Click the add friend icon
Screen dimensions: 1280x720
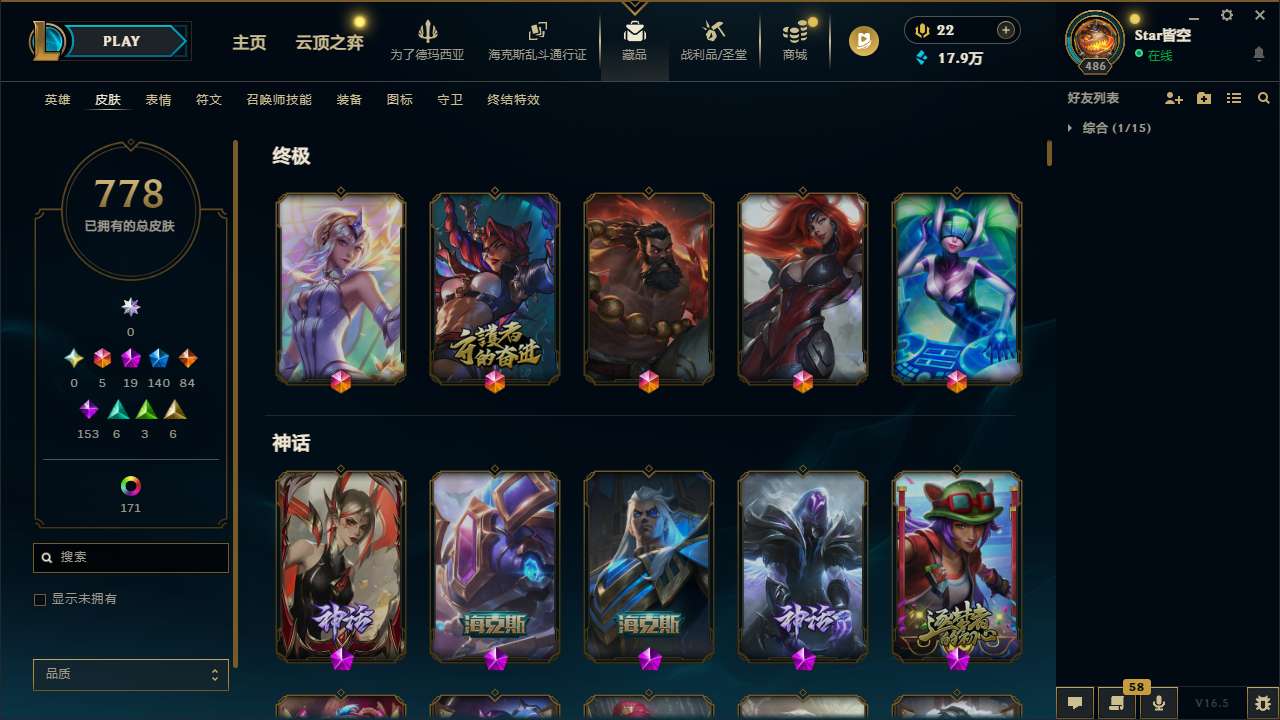click(x=1173, y=98)
